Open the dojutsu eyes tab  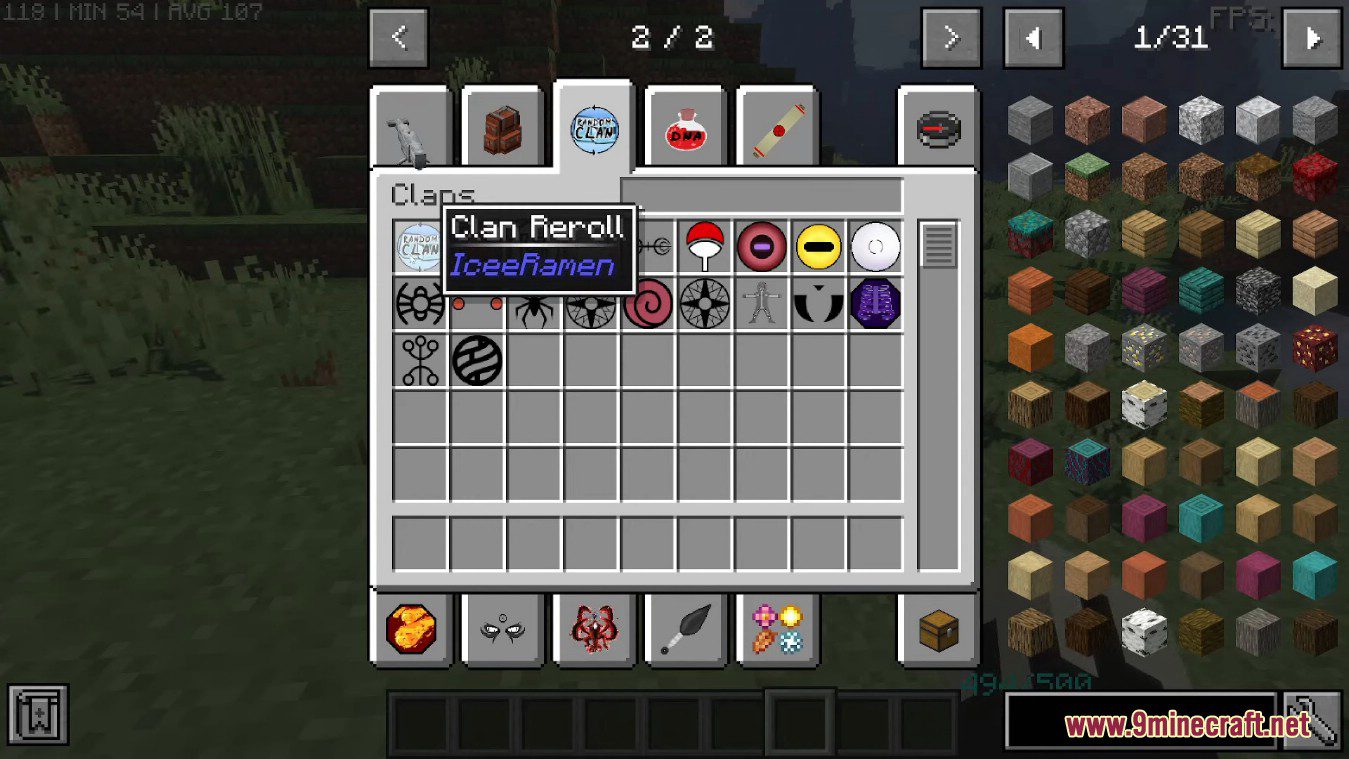(x=503, y=629)
